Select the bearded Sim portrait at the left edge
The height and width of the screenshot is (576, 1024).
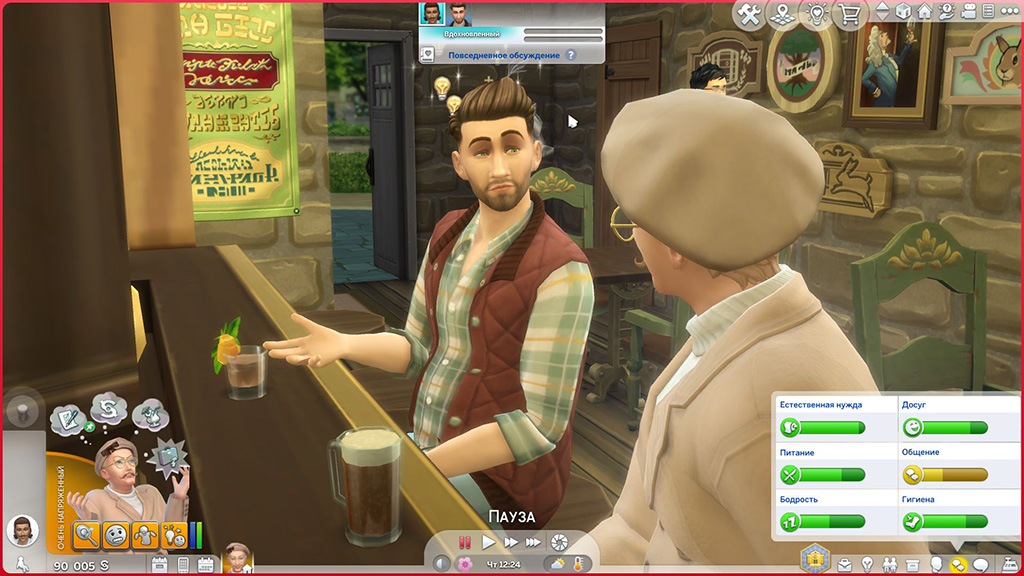[22, 530]
